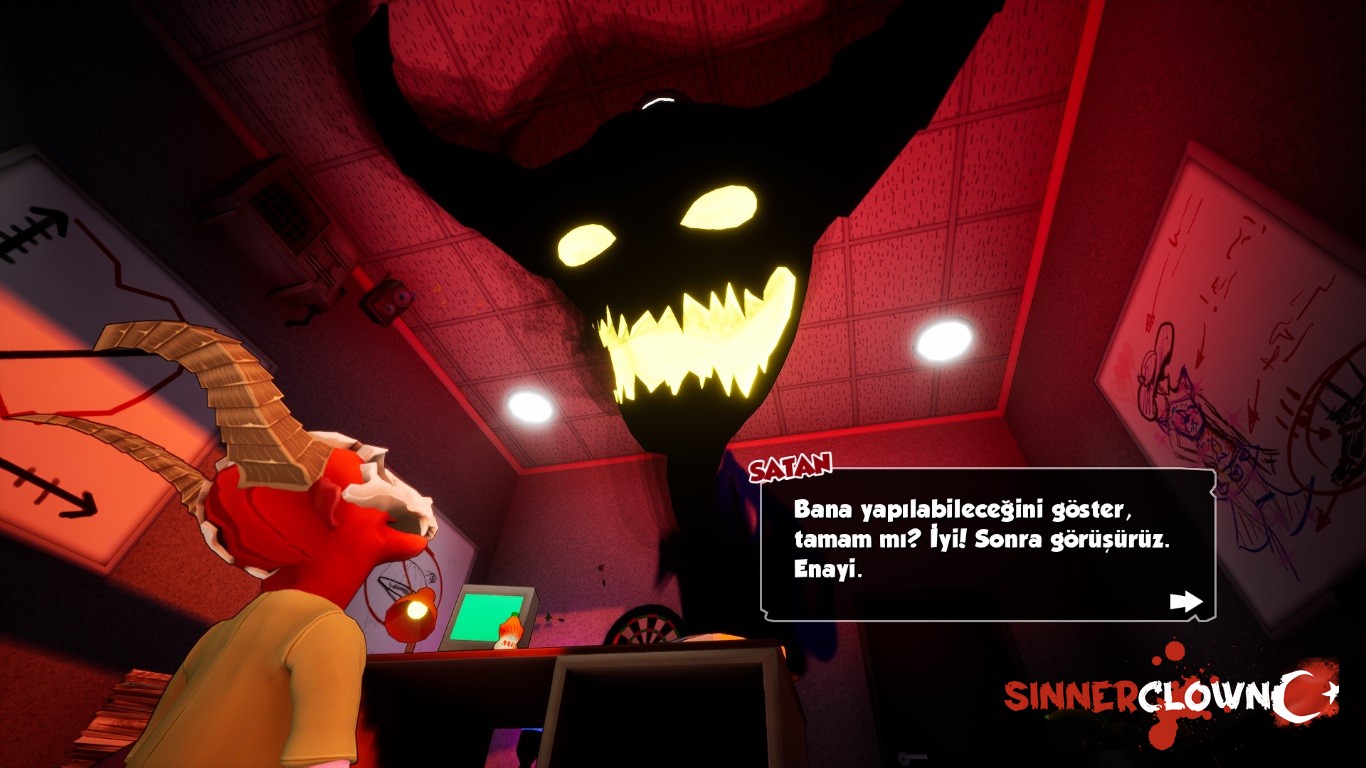Advance Satan's dialogue with the arrow button
1366x768 pixels.
coord(1185,601)
